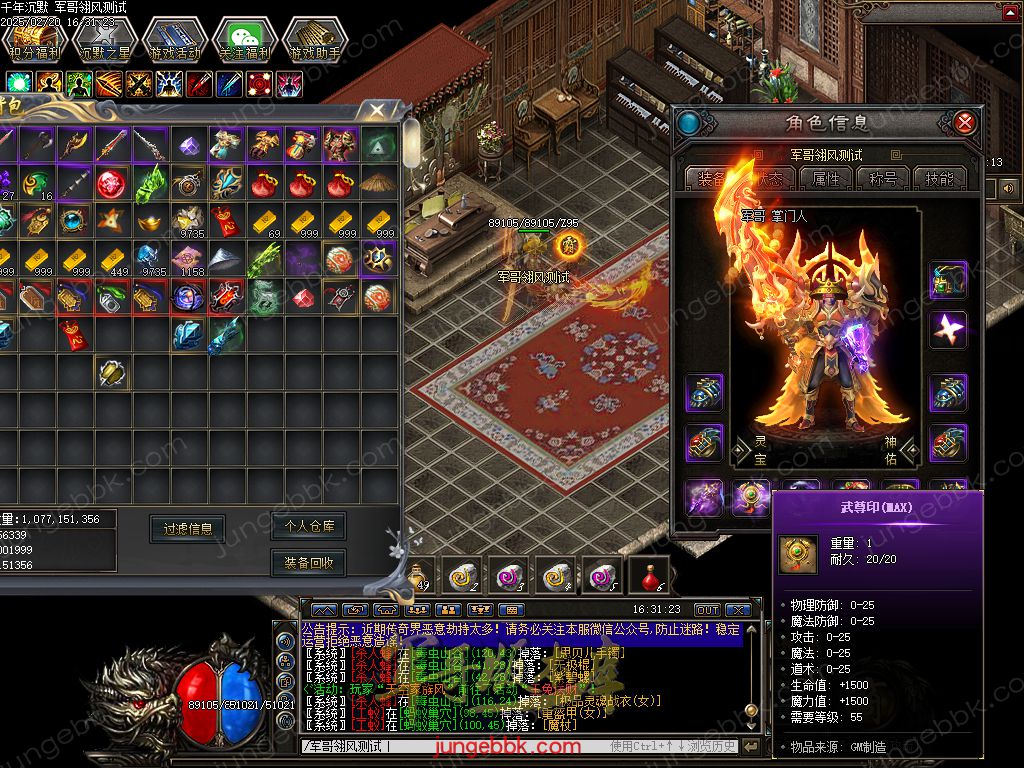
Task: Click the 装备回收 equipment recycle button
Action: pos(308,563)
